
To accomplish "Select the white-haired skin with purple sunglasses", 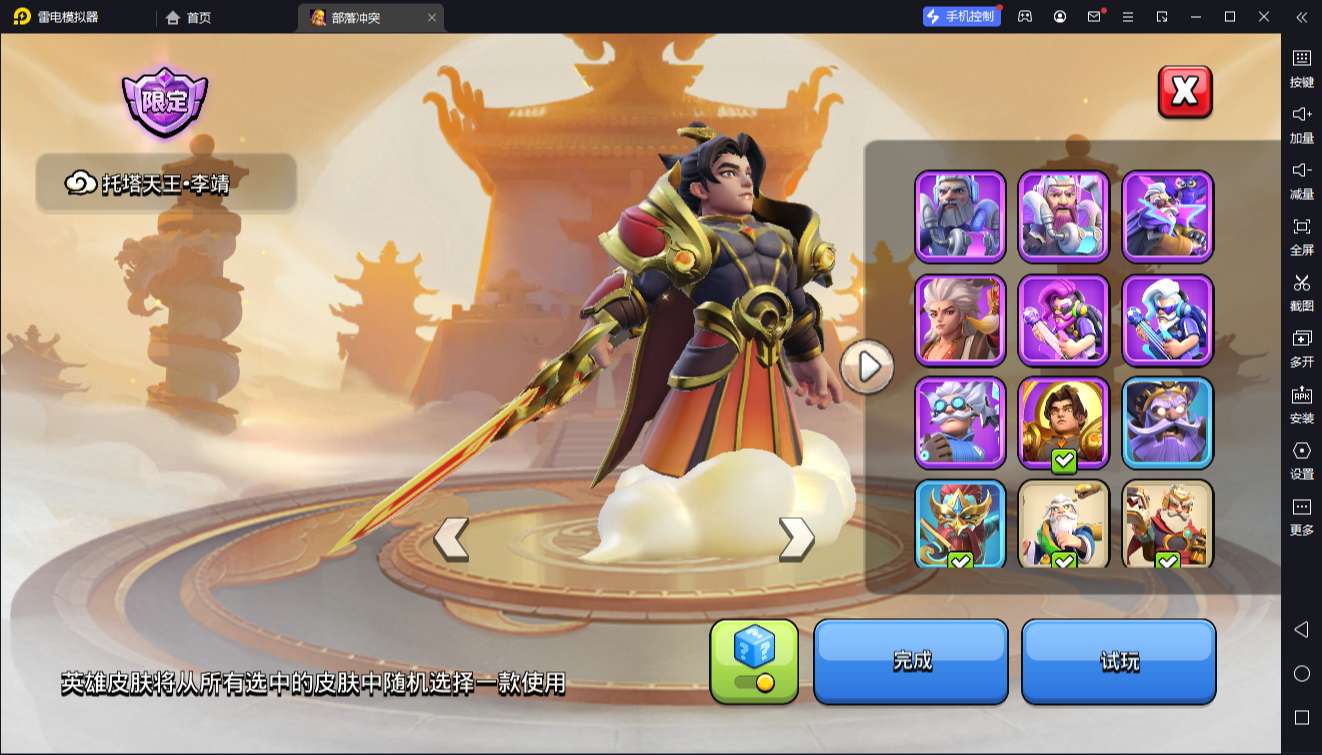I will [x=1168, y=320].
